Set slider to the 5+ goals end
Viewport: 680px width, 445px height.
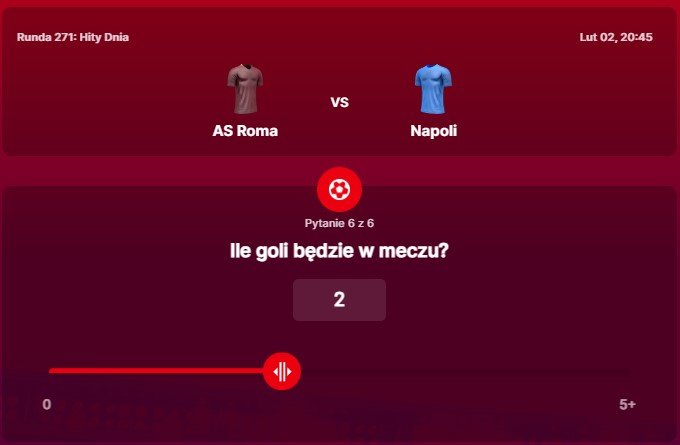(x=628, y=372)
